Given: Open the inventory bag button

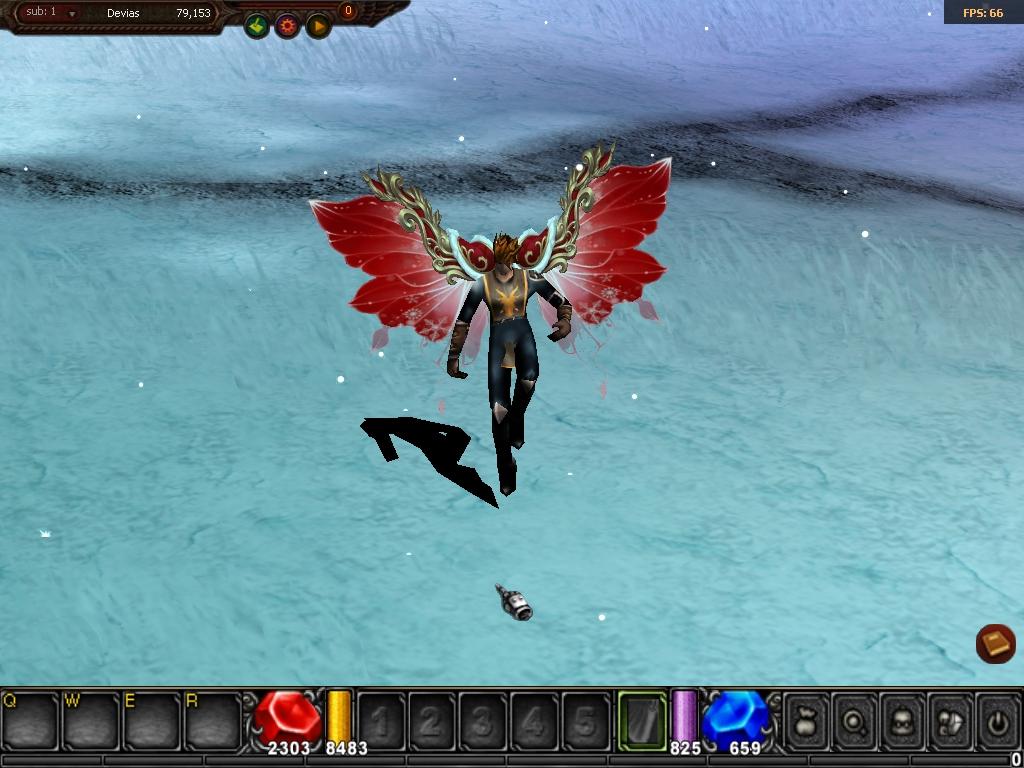Looking at the screenshot, I should 806,720.
